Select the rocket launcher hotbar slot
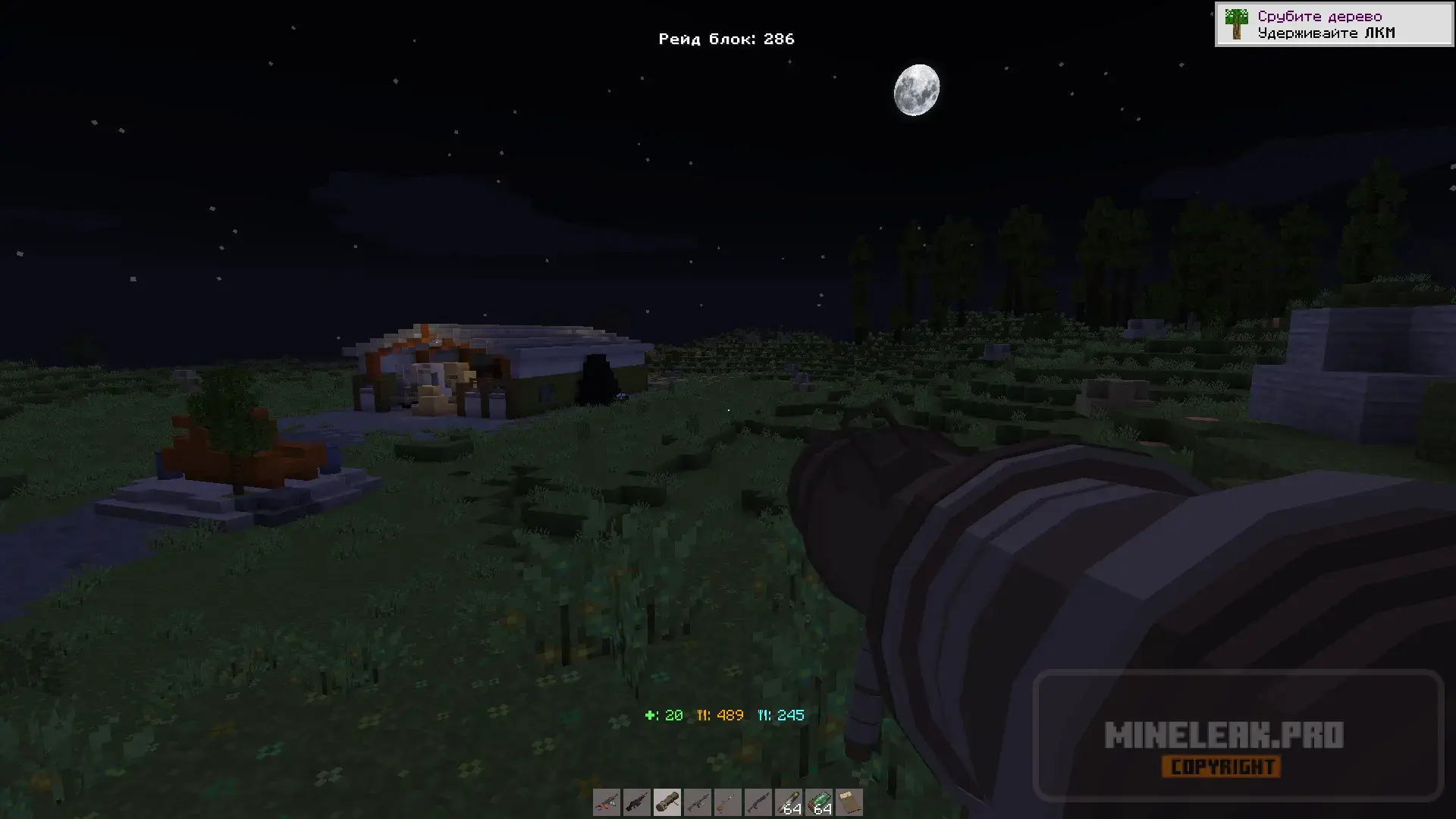This screenshot has height=819, width=1456. click(667, 802)
